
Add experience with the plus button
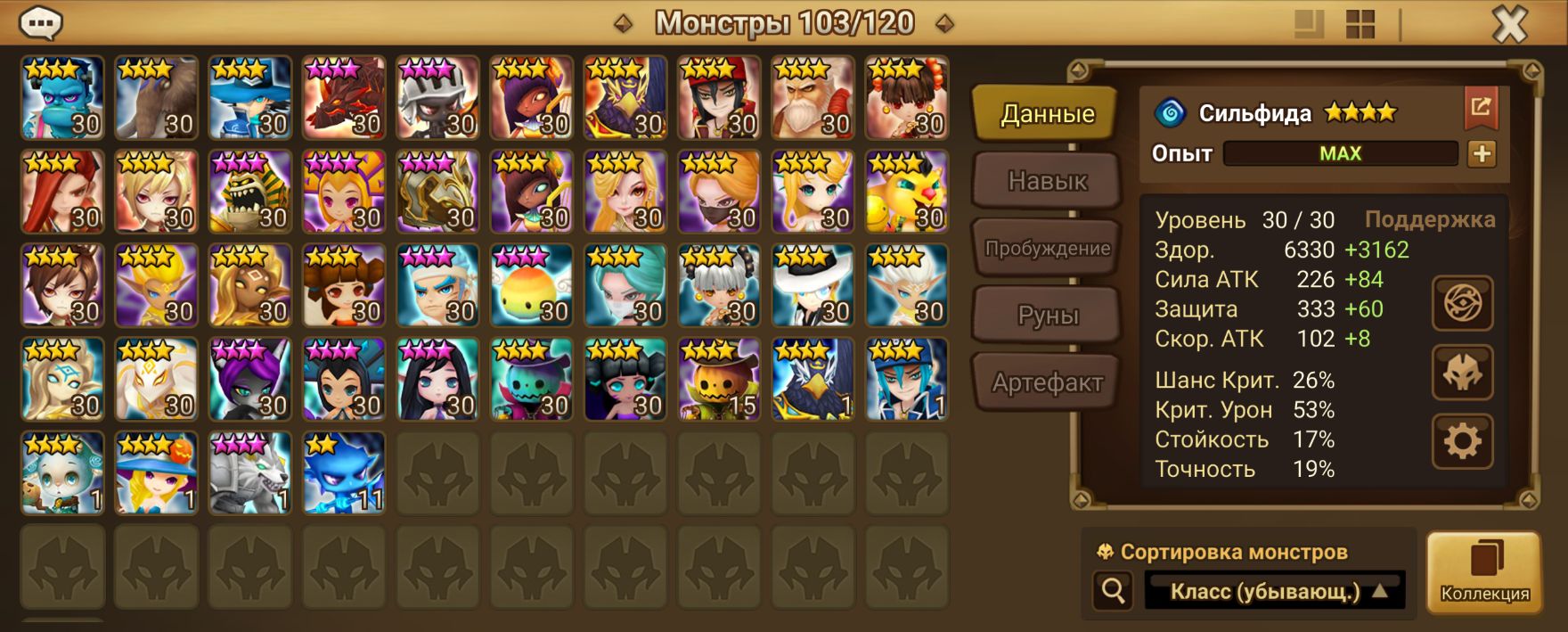click(1482, 153)
